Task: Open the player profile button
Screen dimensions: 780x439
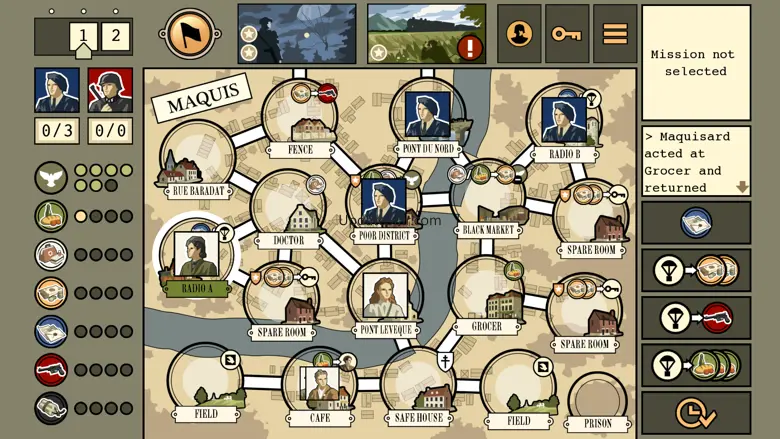Action: [x=519, y=34]
